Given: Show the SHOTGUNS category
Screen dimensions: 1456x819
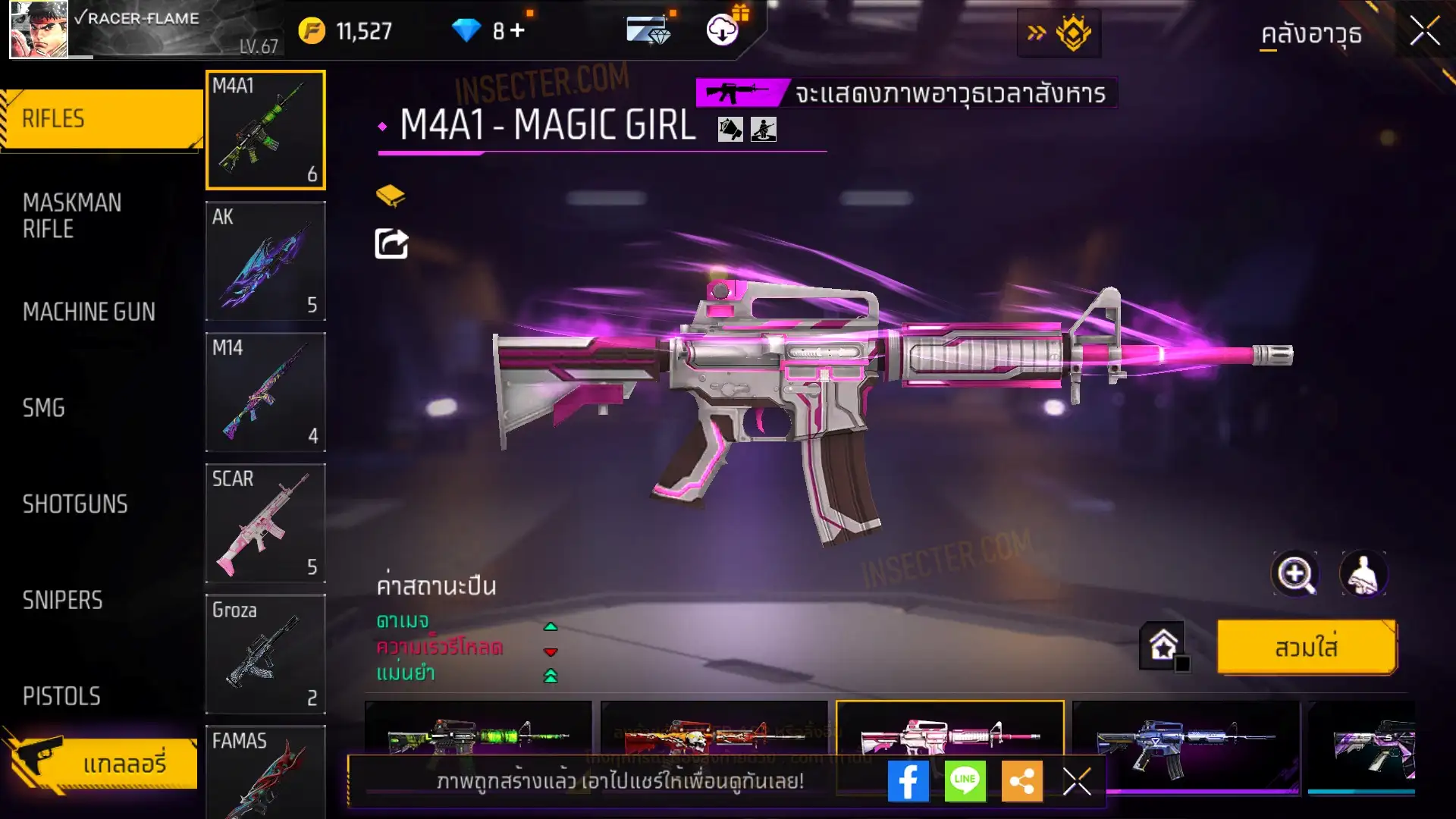Looking at the screenshot, I should (x=75, y=504).
